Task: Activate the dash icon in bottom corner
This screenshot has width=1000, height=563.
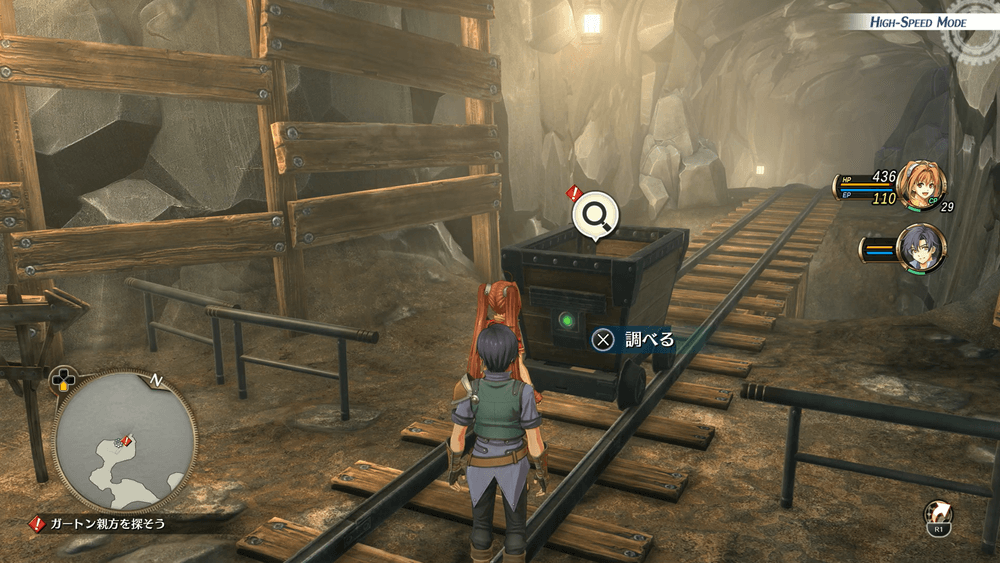Action: [x=938, y=514]
